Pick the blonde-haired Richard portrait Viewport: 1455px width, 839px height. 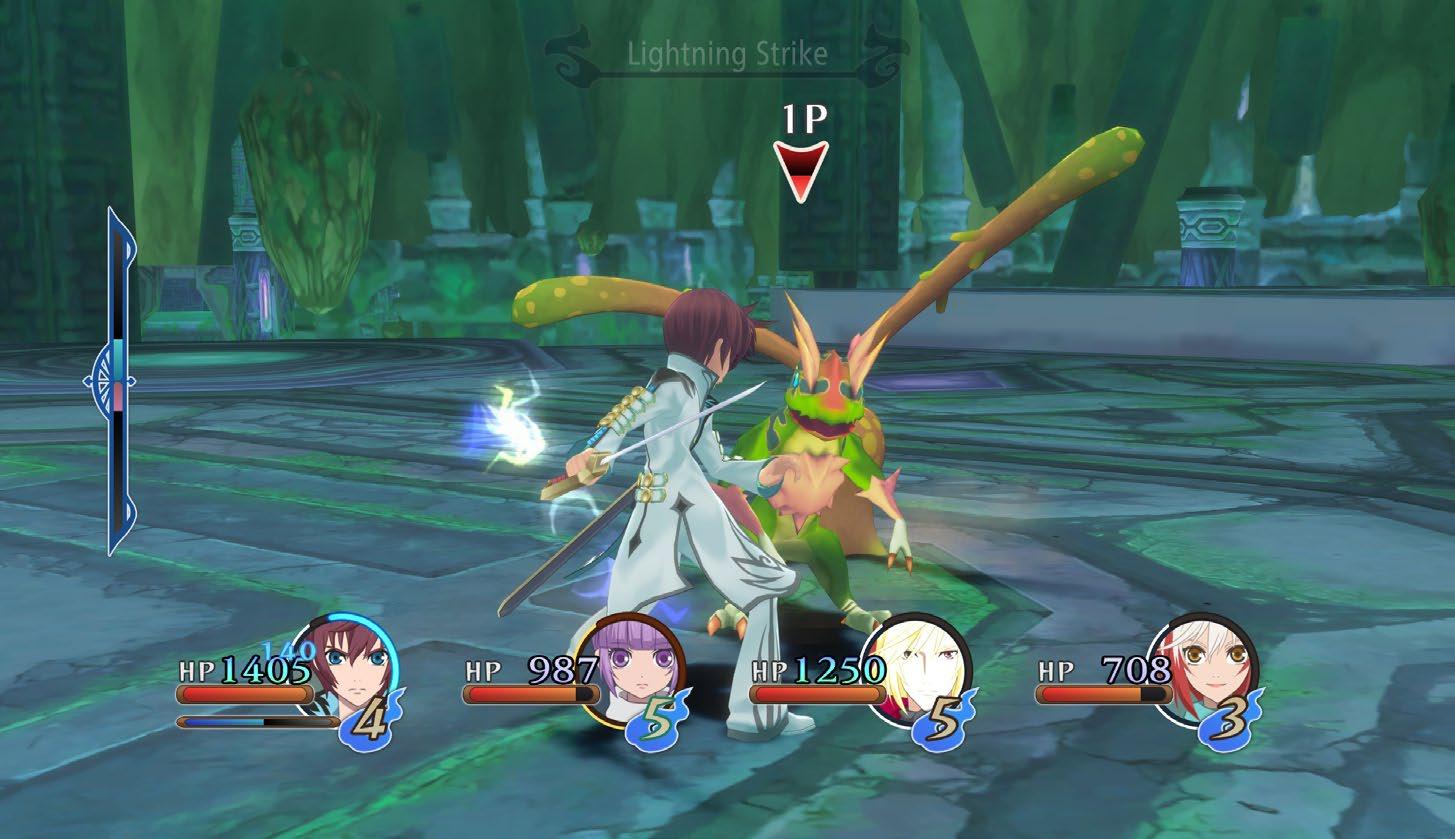[x=917, y=668]
